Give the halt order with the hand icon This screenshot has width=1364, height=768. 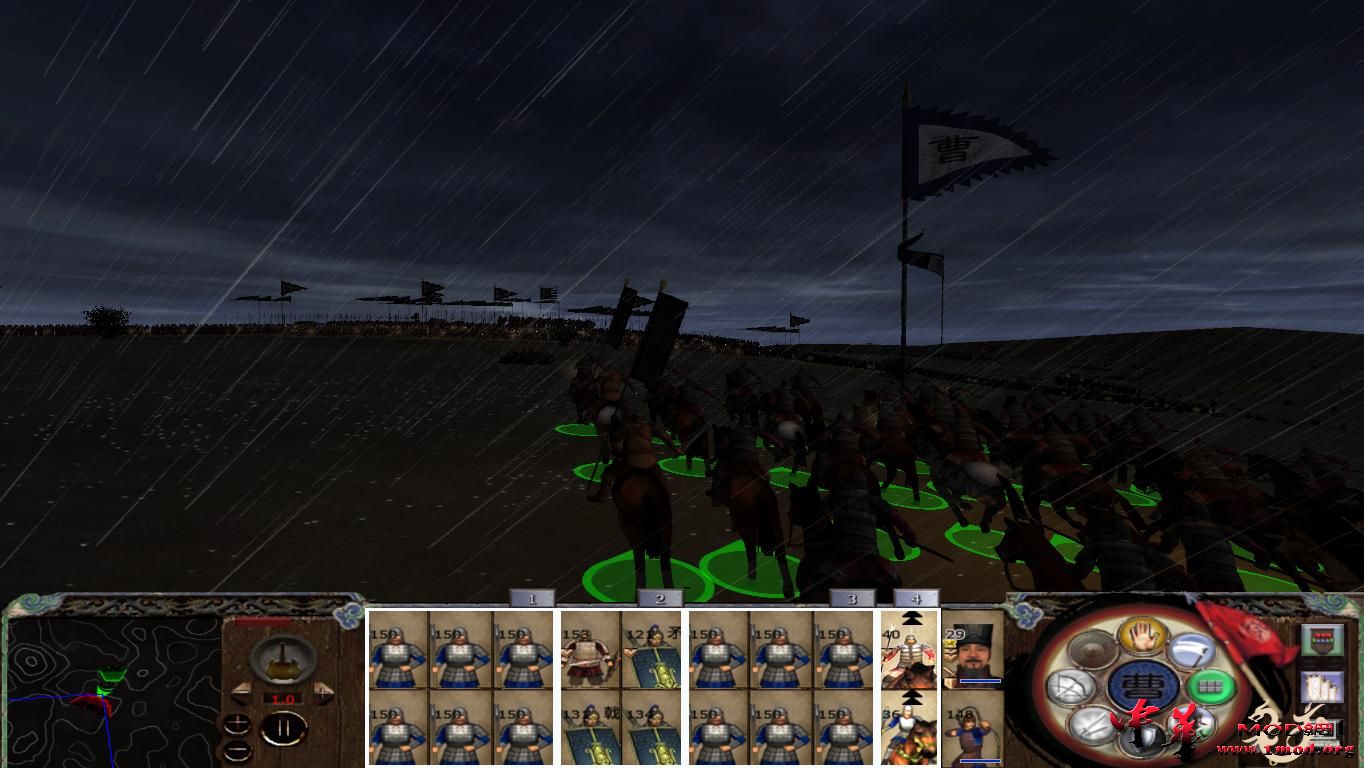click(x=1141, y=637)
